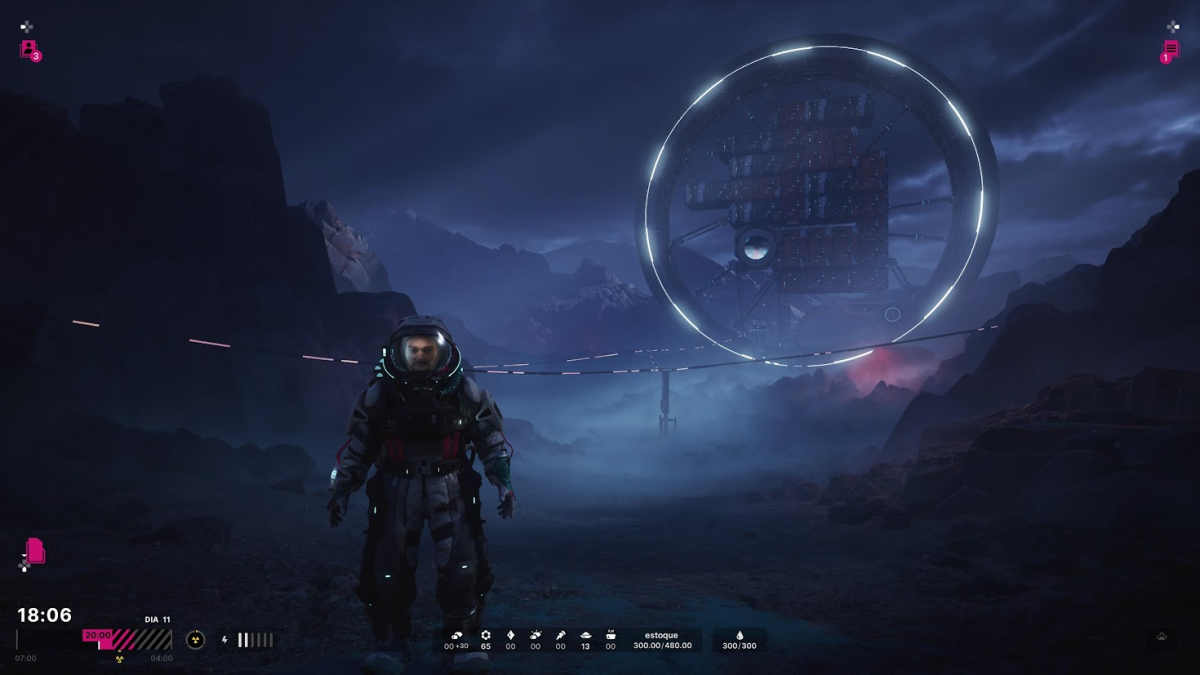The height and width of the screenshot is (675, 1200).
Task: Click the faint base icon in the corner
Action: click(1161, 636)
